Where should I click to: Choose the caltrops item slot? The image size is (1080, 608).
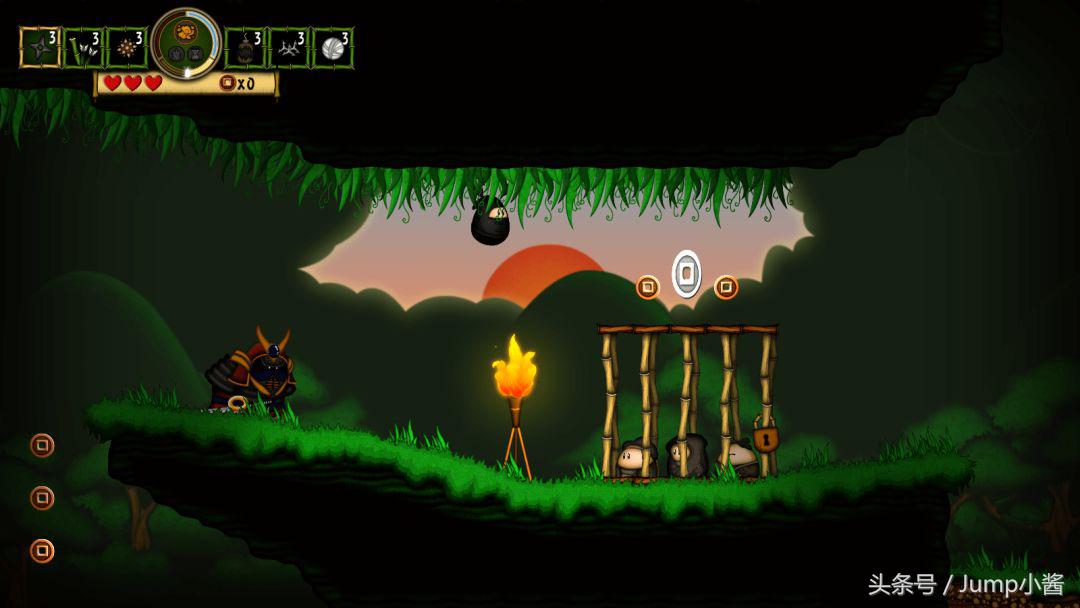[x=289, y=47]
